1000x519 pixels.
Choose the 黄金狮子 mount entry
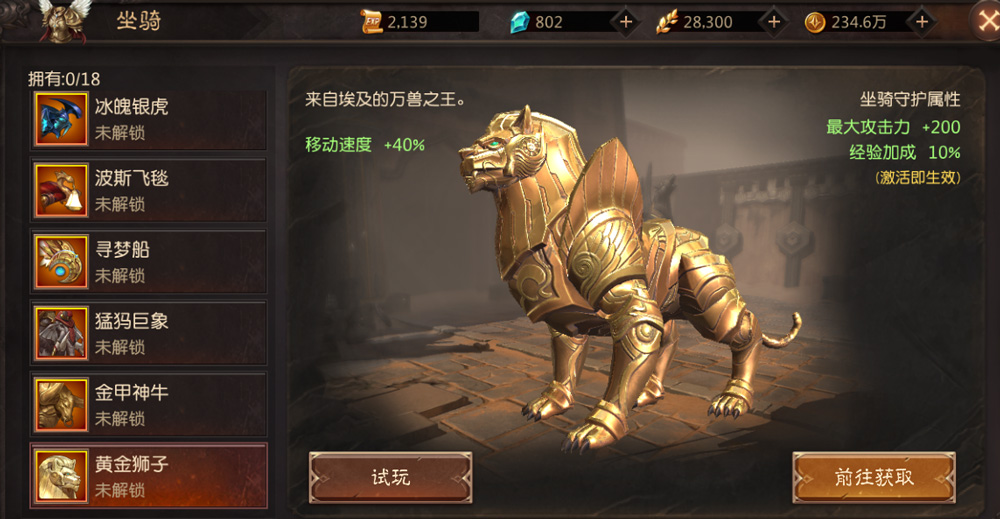(x=148, y=476)
